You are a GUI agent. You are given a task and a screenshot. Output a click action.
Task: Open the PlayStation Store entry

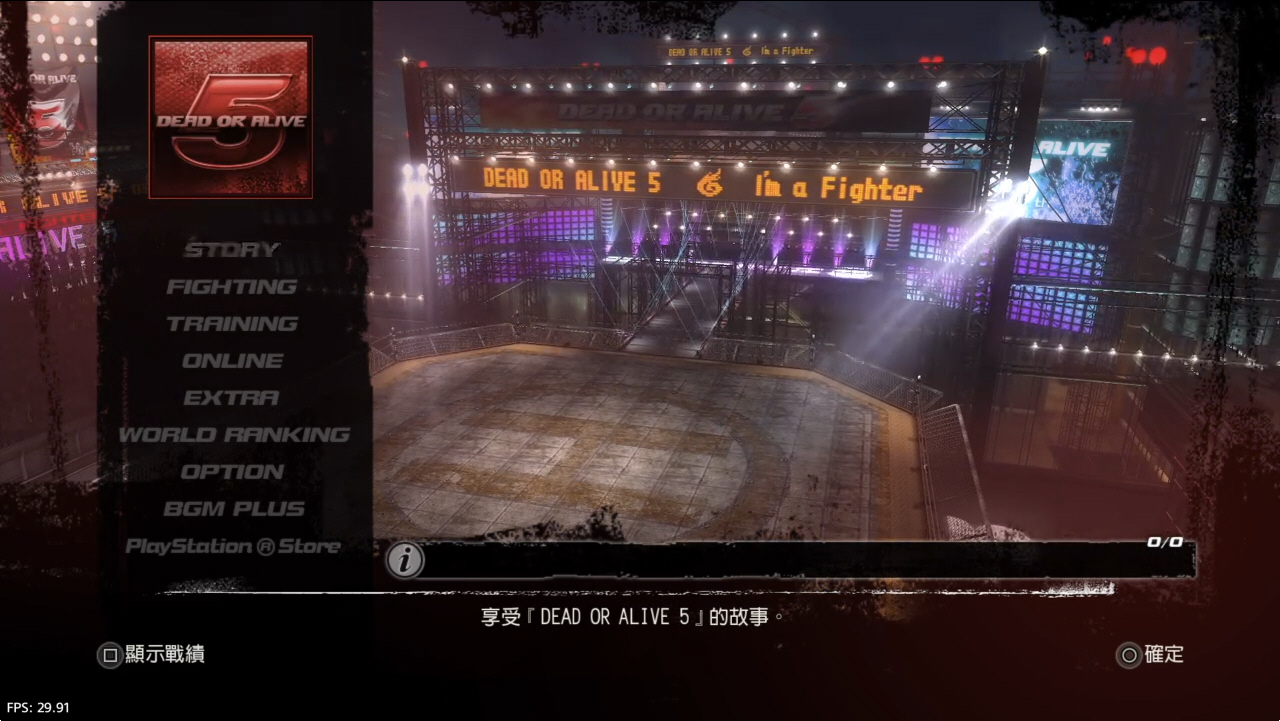(233, 546)
